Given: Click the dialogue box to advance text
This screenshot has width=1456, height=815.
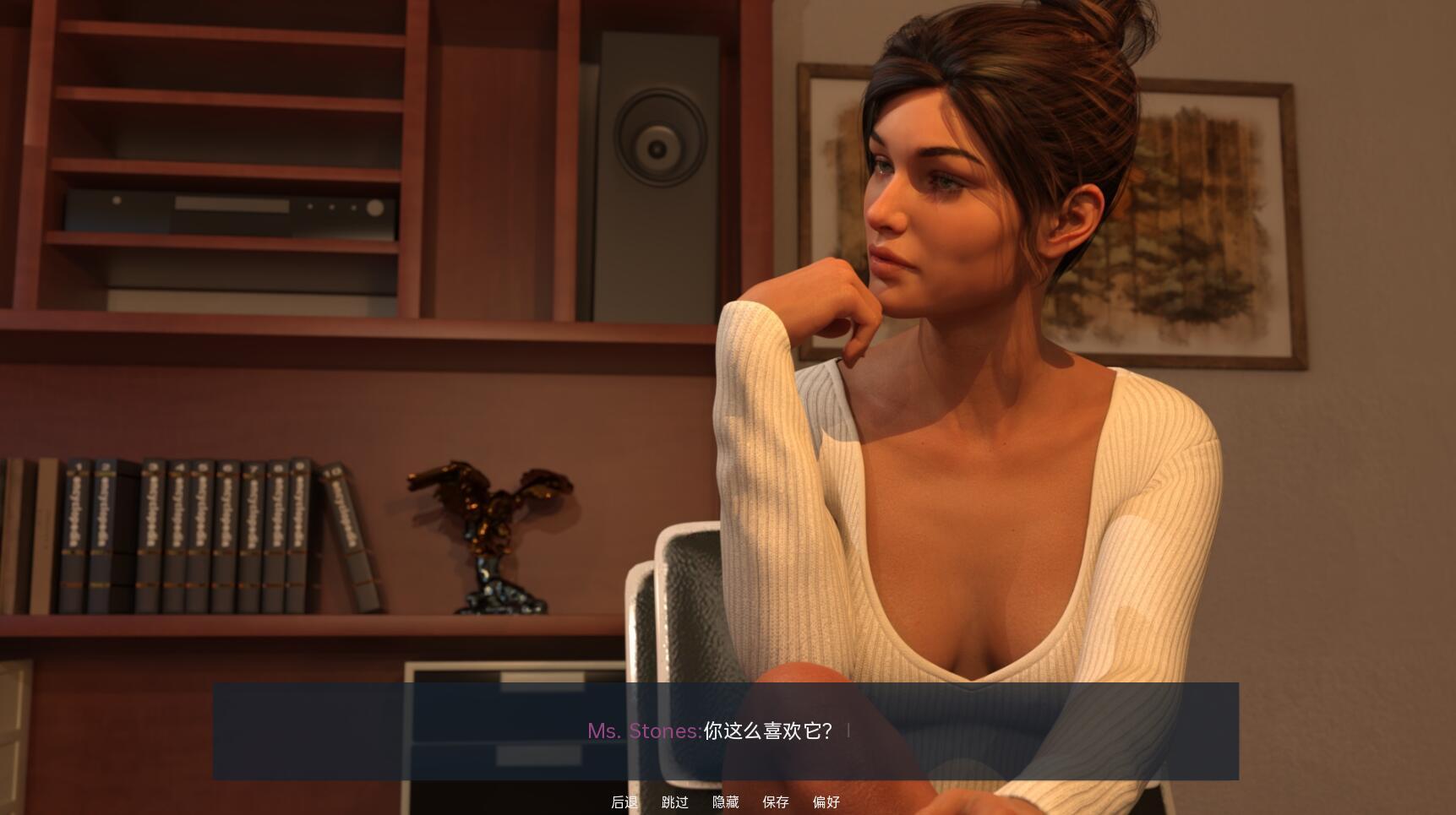Looking at the screenshot, I should pos(727,731).
